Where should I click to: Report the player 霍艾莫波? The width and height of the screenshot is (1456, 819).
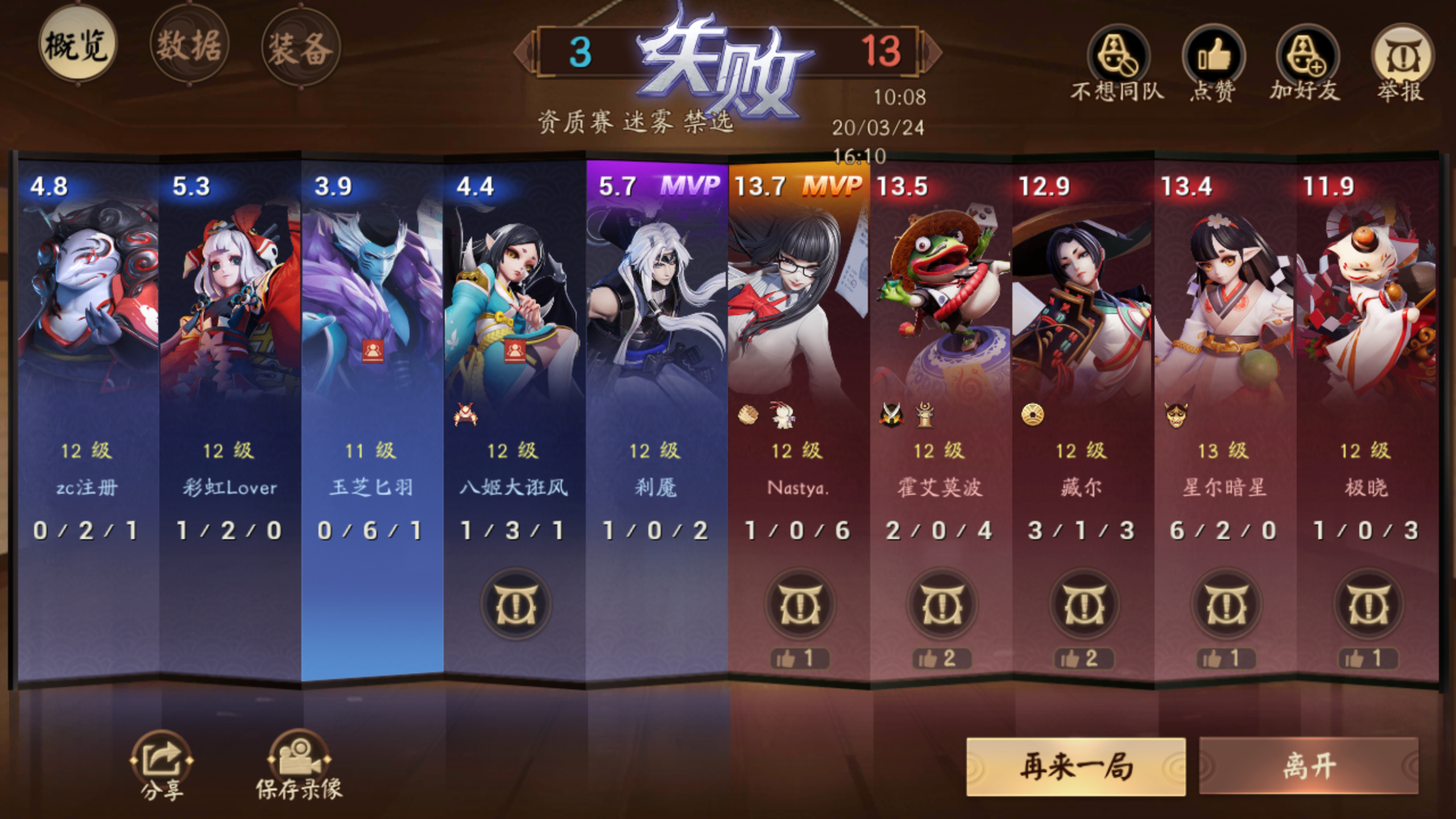pos(942,605)
